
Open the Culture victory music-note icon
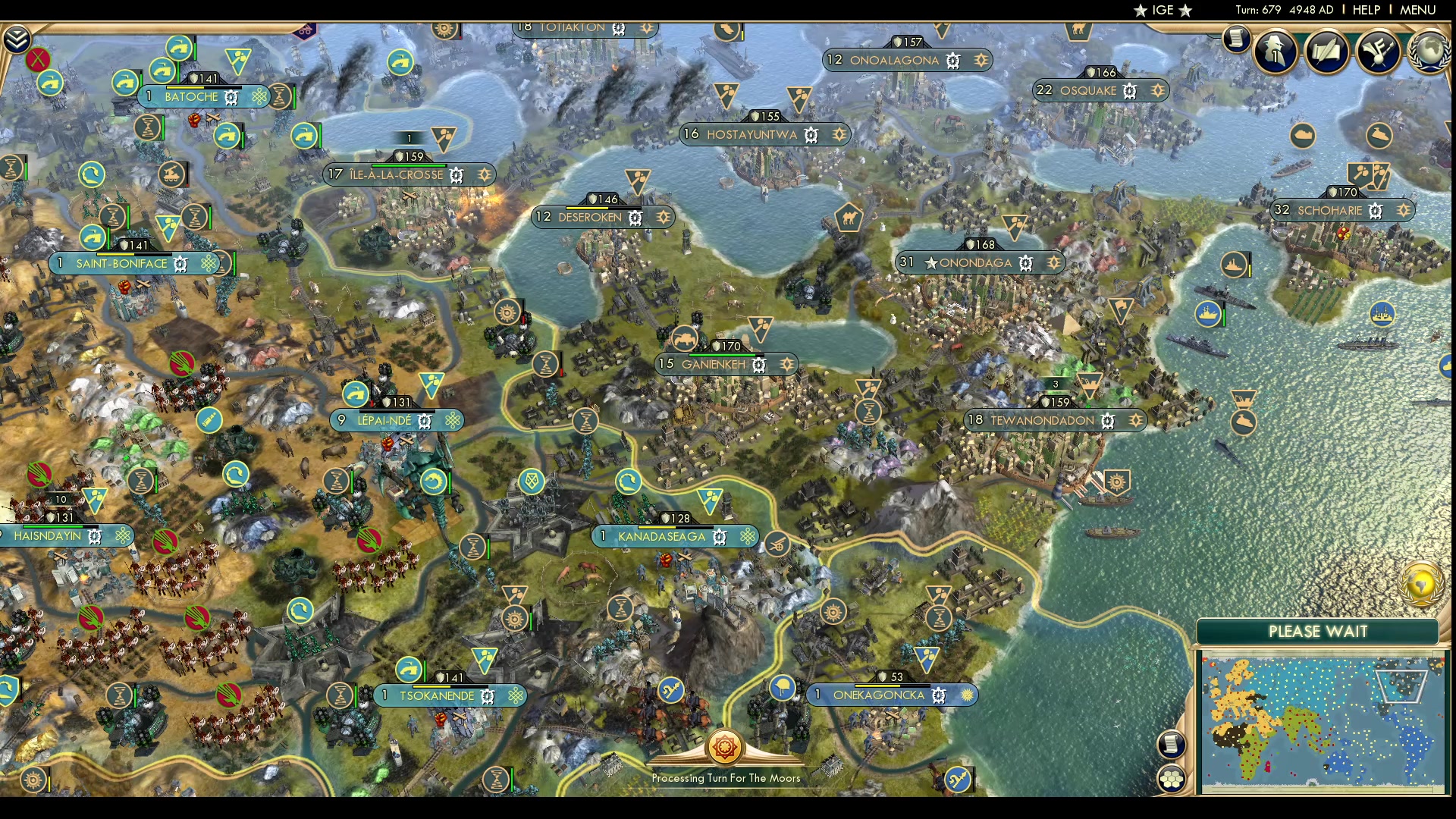[x=1376, y=50]
